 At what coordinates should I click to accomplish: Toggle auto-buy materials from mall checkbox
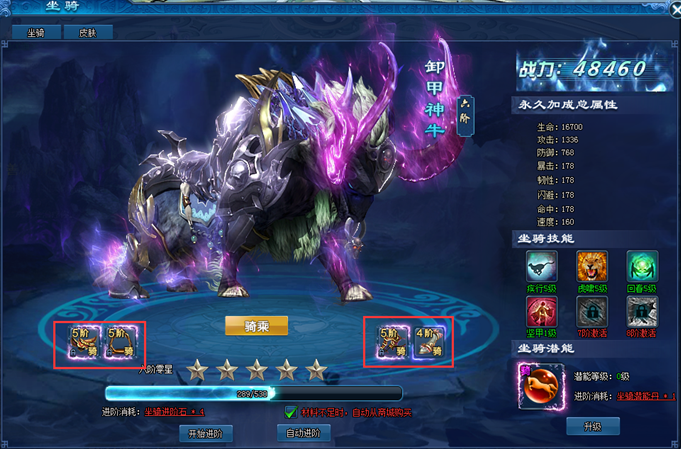[x=290, y=412]
